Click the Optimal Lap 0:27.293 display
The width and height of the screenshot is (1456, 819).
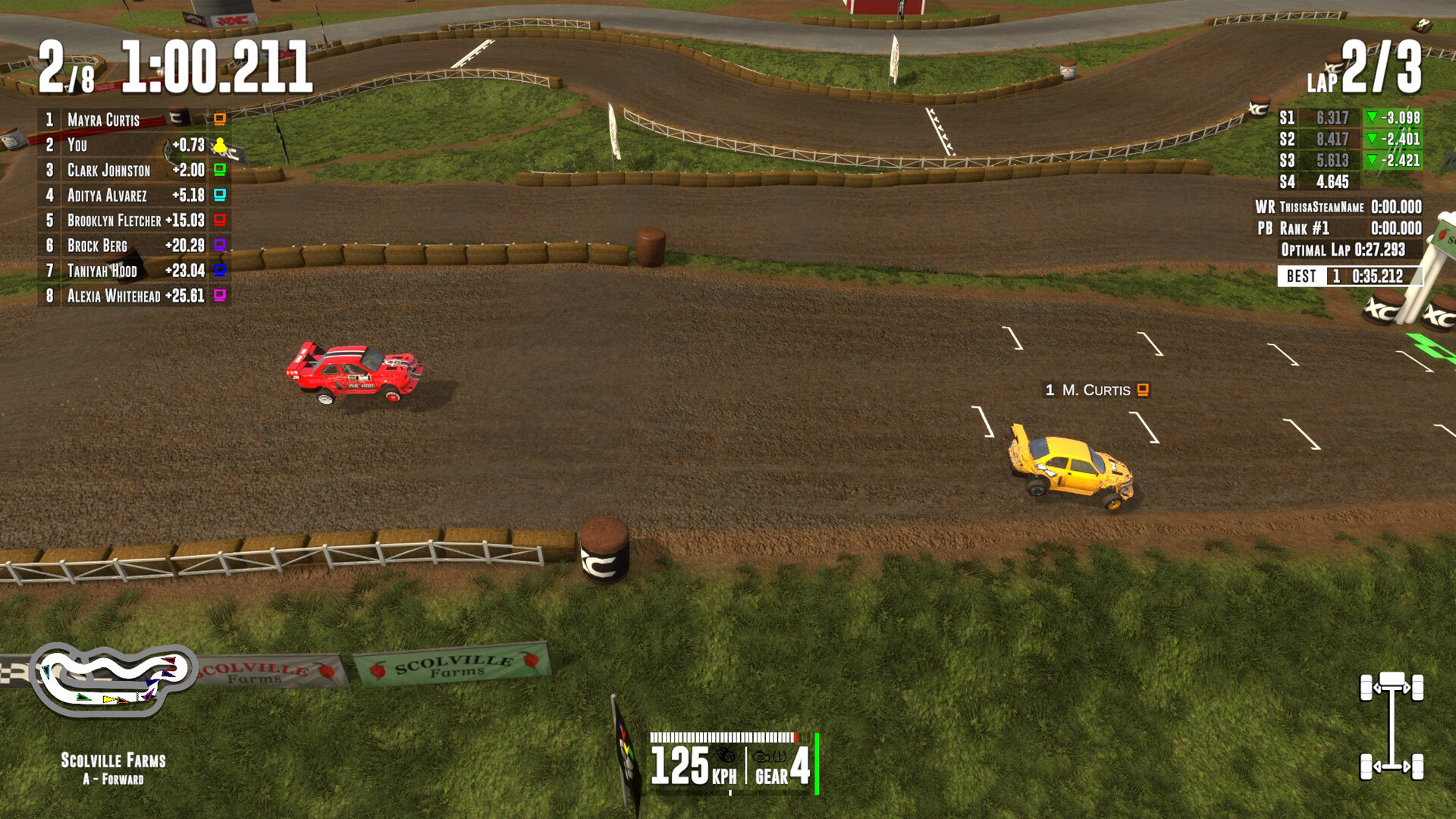click(x=1342, y=250)
